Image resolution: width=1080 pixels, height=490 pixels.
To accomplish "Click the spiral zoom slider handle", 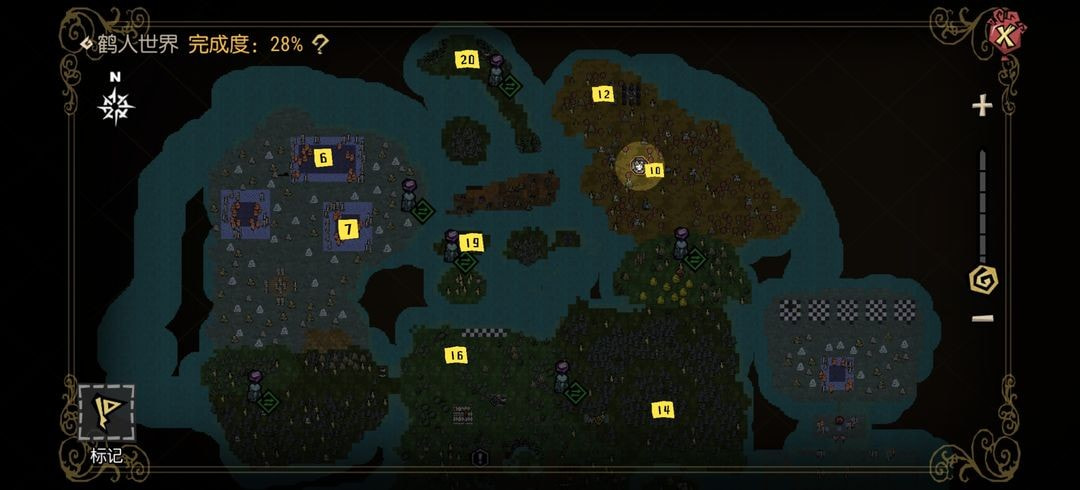I will pos(983,279).
